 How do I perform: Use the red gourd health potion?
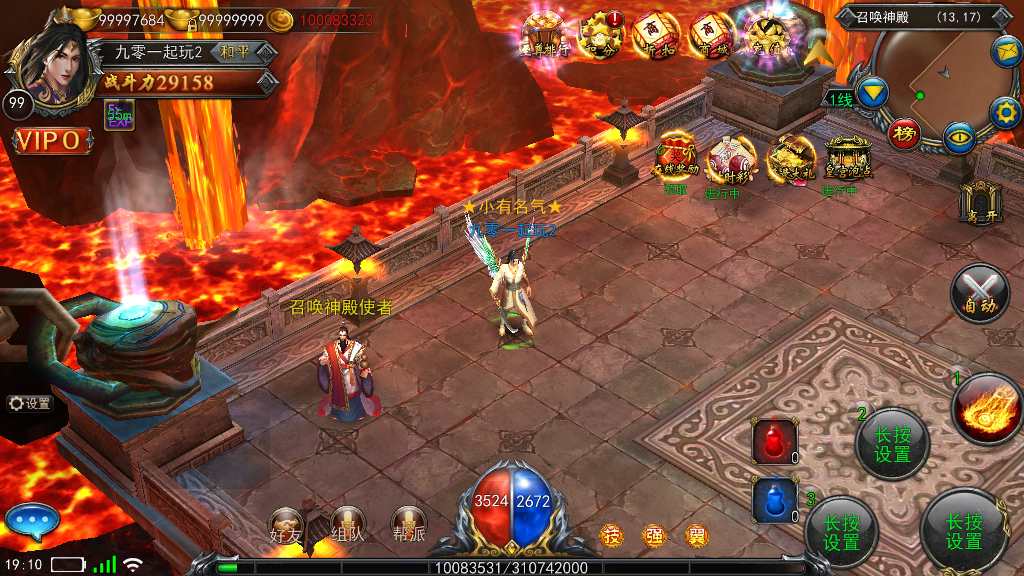point(775,441)
